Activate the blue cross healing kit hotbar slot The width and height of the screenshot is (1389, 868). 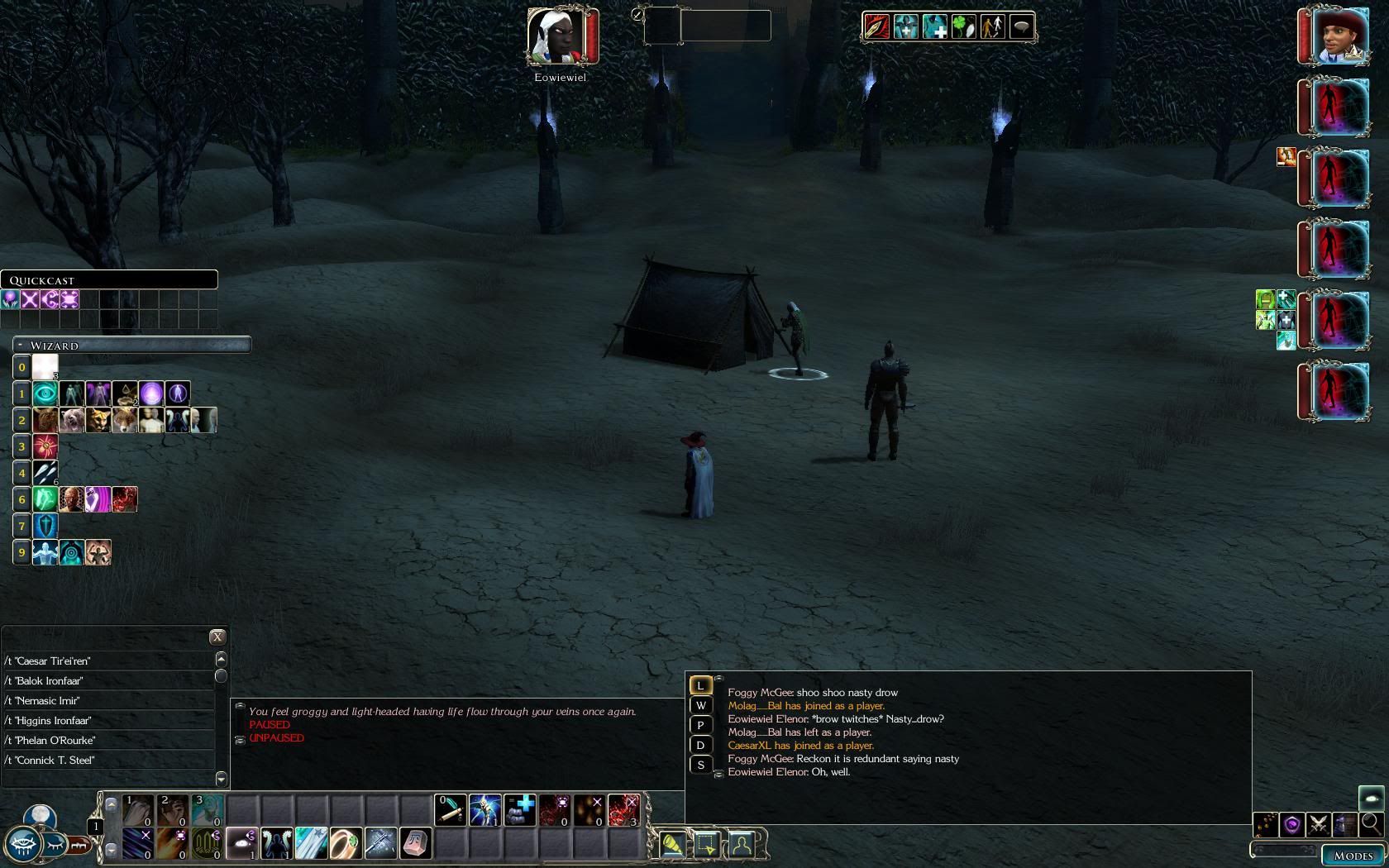[520, 809]
